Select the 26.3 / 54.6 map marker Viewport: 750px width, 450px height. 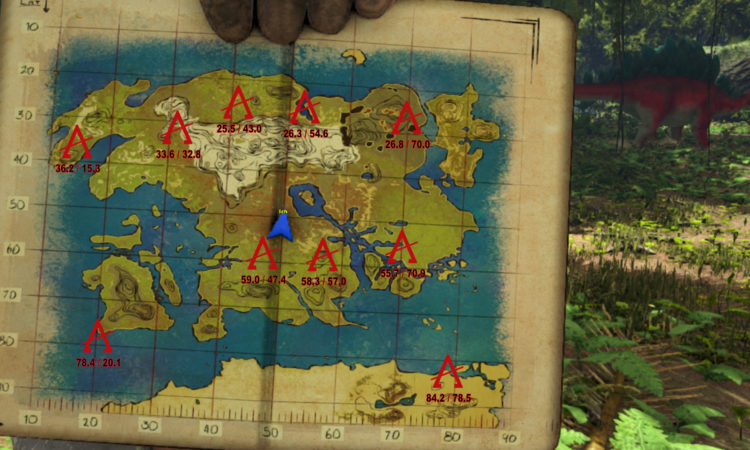305,108
